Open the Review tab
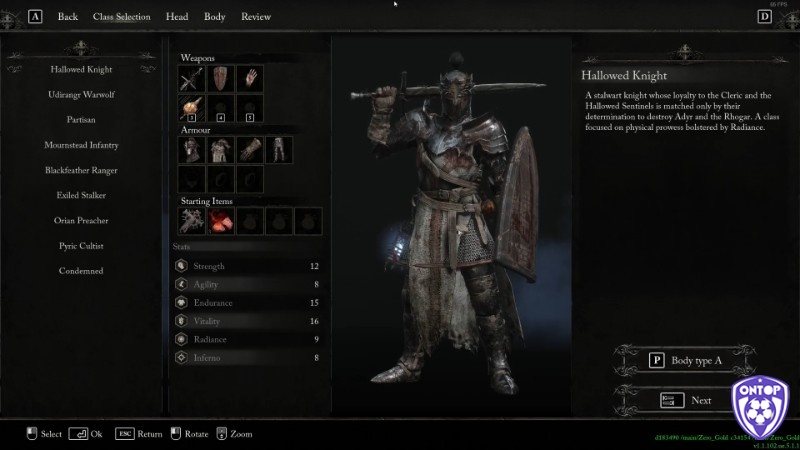The width and height of the screenshot is (800, 450). [x=256, y=17]
